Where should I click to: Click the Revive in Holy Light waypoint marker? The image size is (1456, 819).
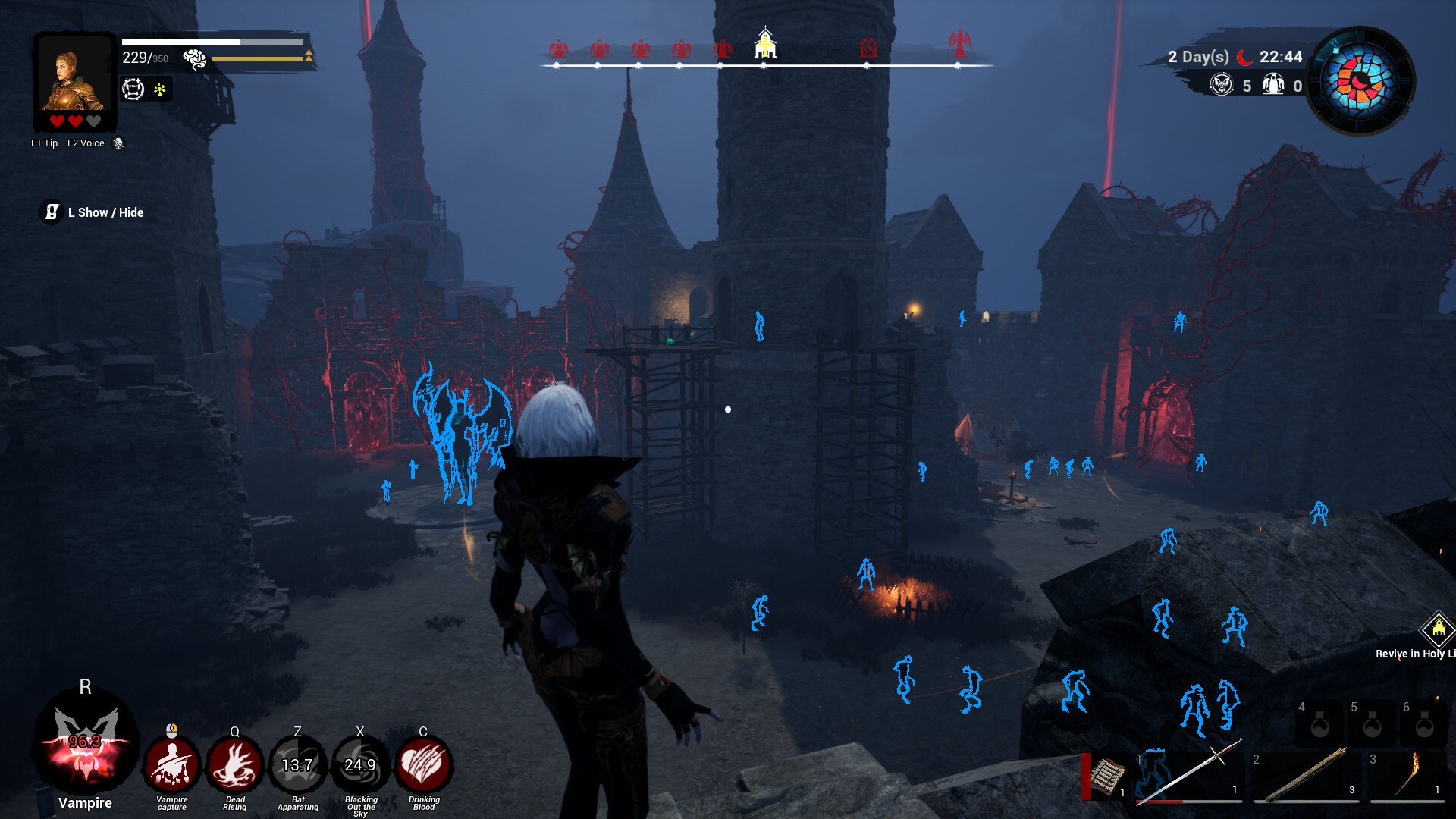coord(1438,629)
